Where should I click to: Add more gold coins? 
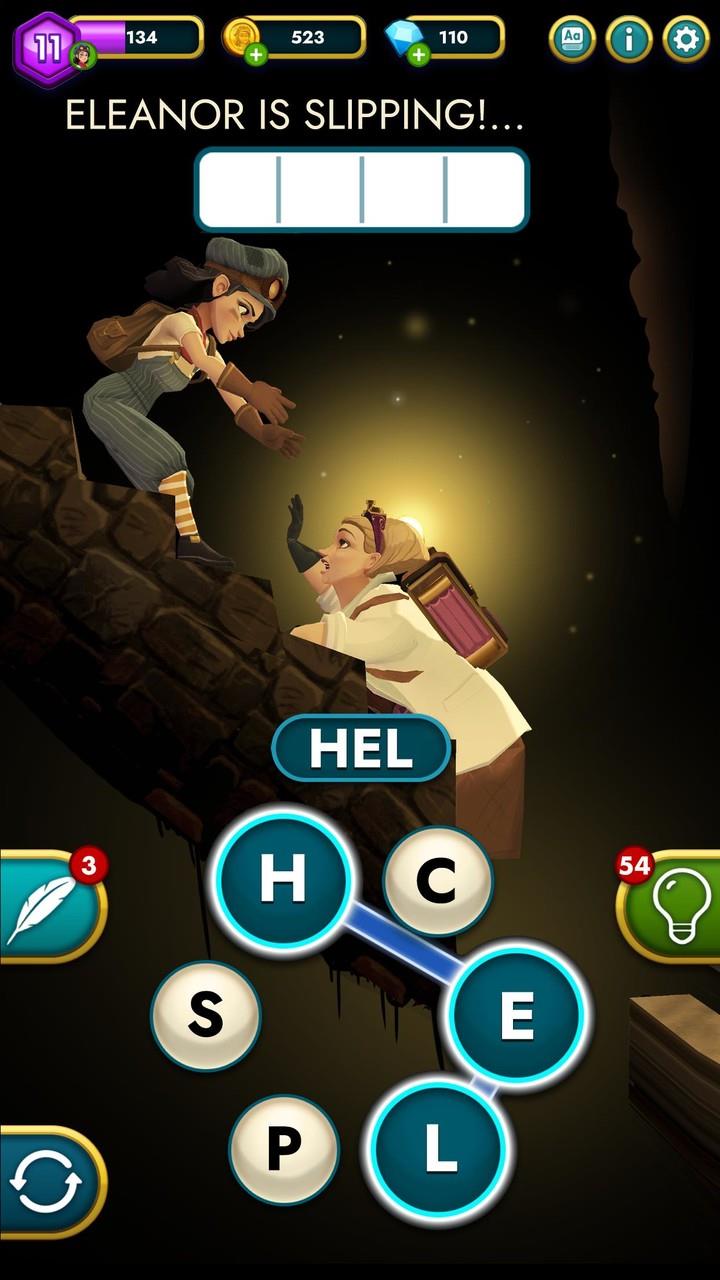(256, 54)
